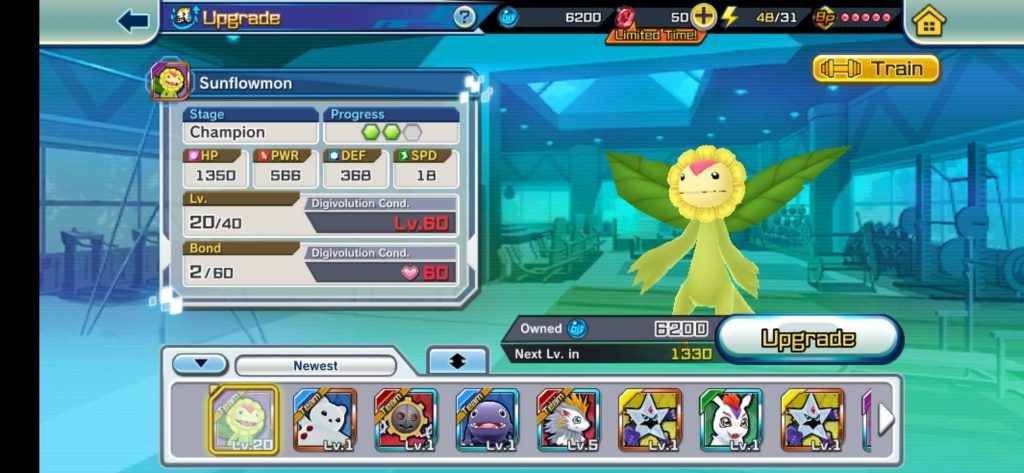The height and width of the screenshot is (473, 1024).
Task: Pick the purple blob Digimon thumbnail
Action: (487, 419)
